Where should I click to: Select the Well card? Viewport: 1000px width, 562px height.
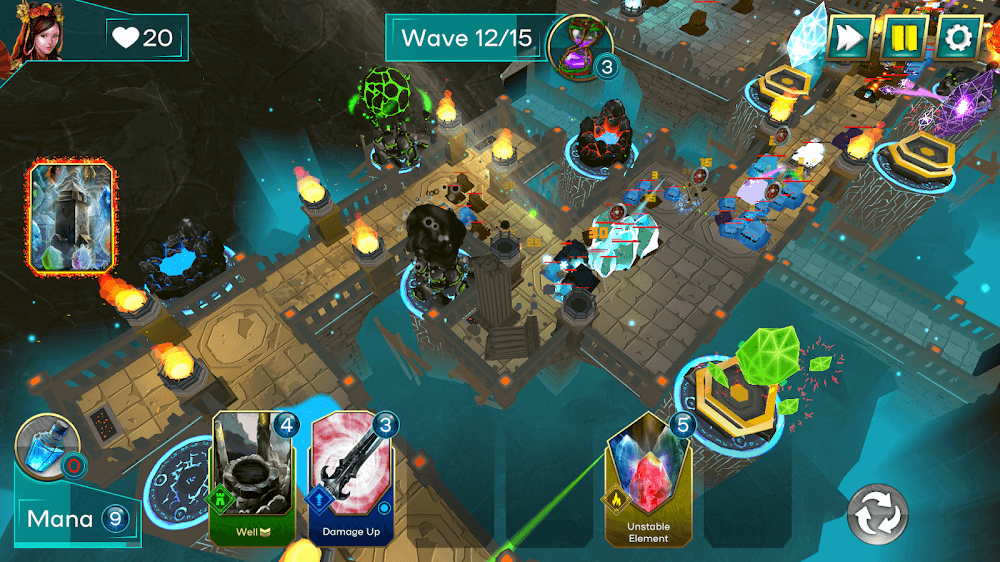tap(253, 478)
